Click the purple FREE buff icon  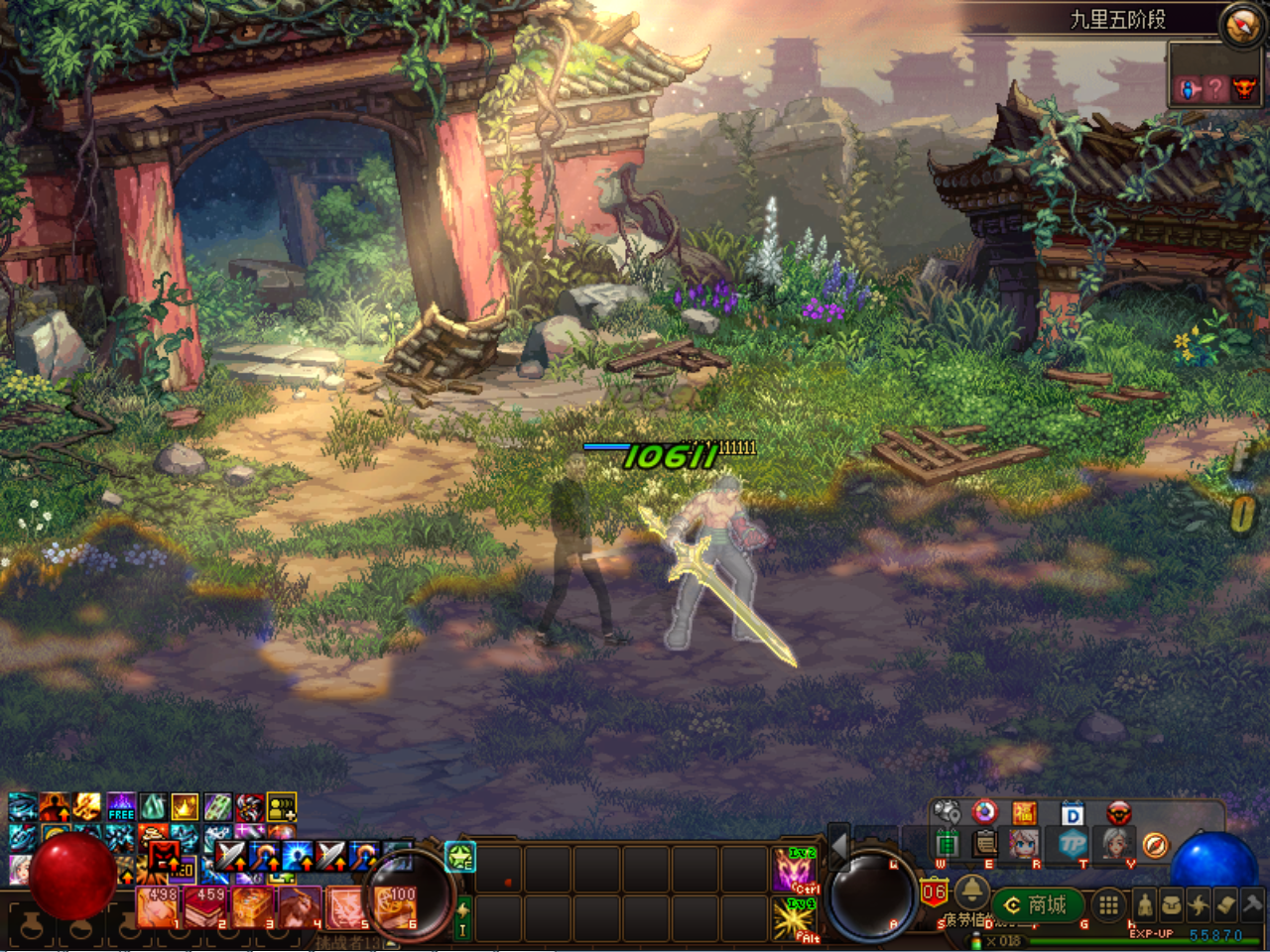121,807
